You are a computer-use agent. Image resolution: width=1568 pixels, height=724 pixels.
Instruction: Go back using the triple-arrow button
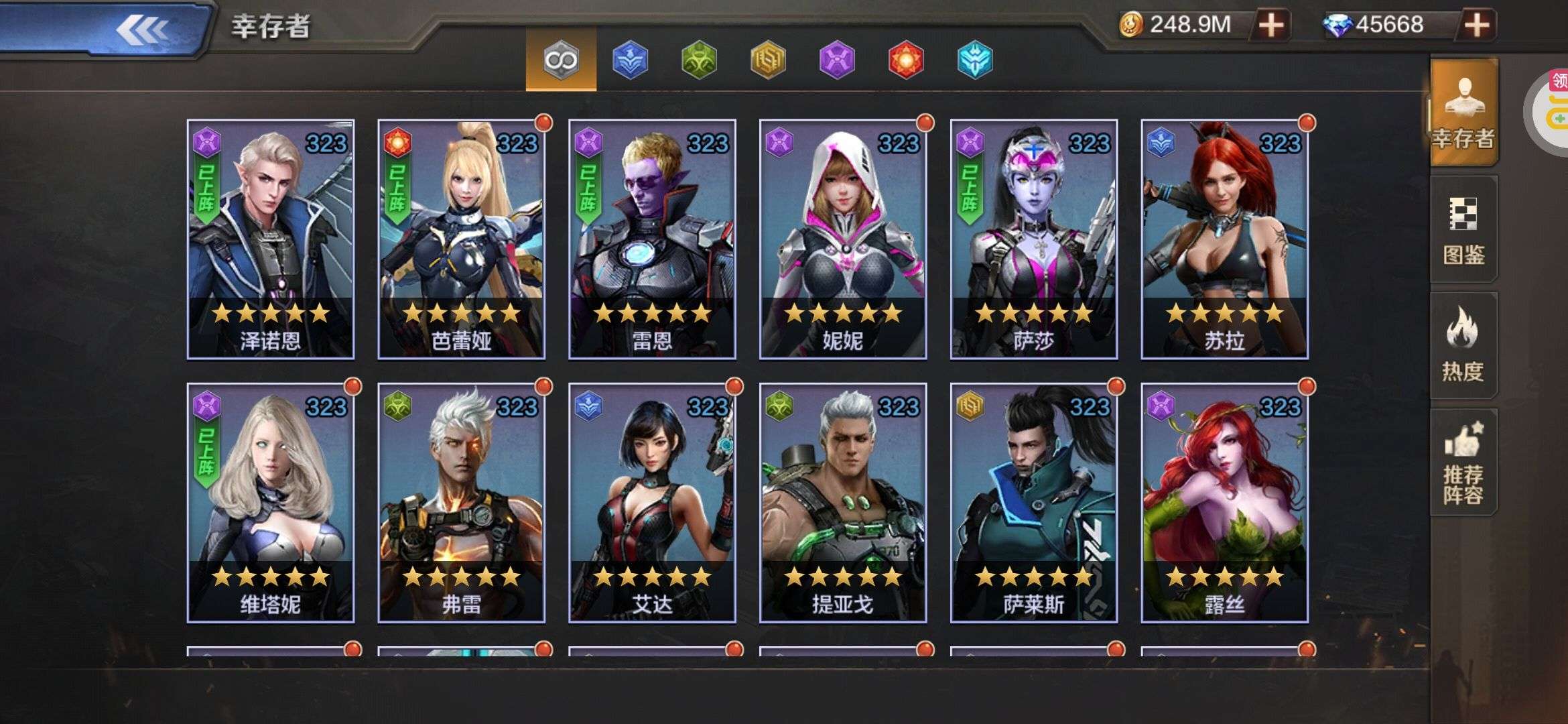tap(143, 29)
